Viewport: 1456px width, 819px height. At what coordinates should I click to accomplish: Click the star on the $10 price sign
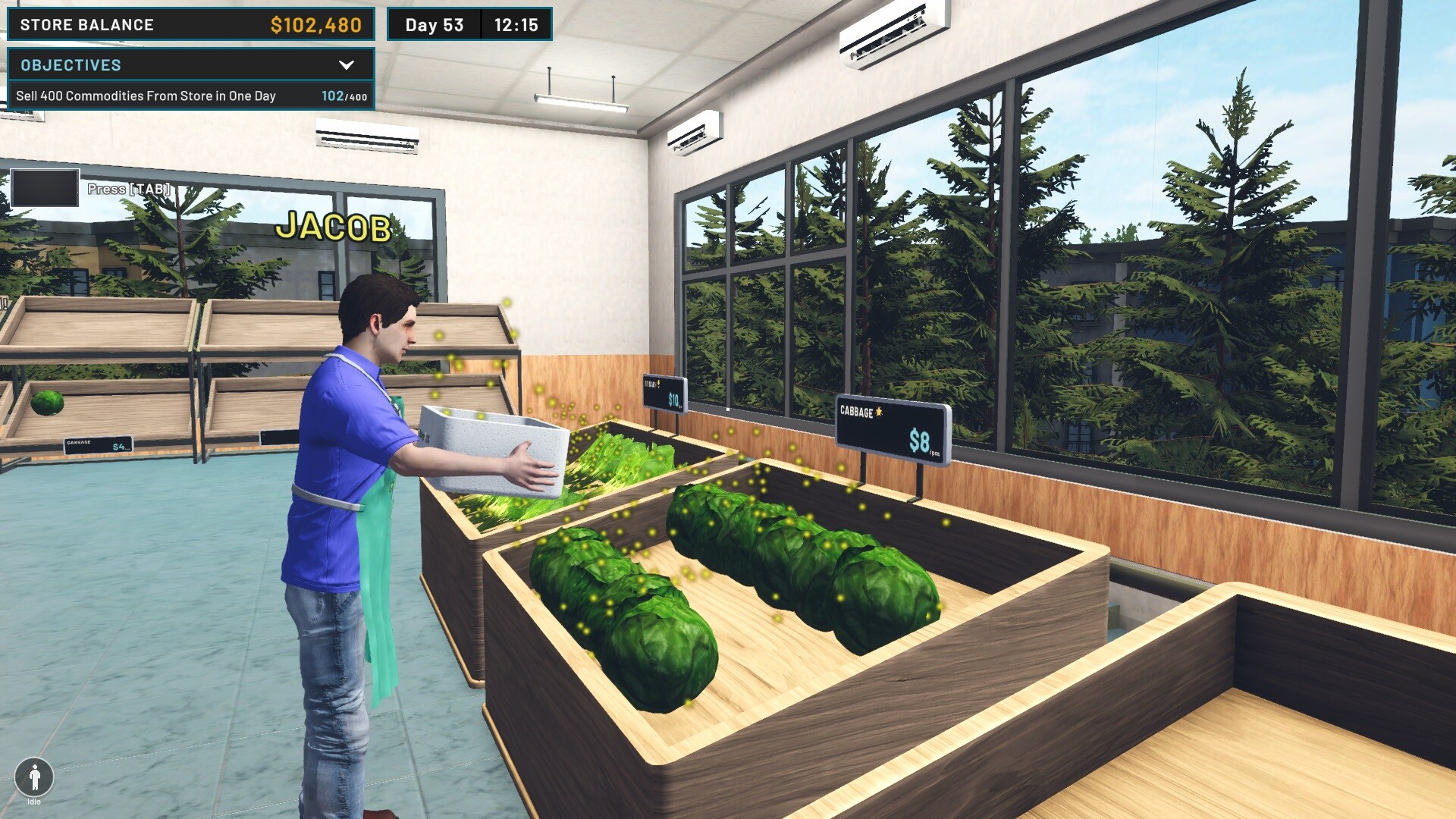click(x=659, y=384)
